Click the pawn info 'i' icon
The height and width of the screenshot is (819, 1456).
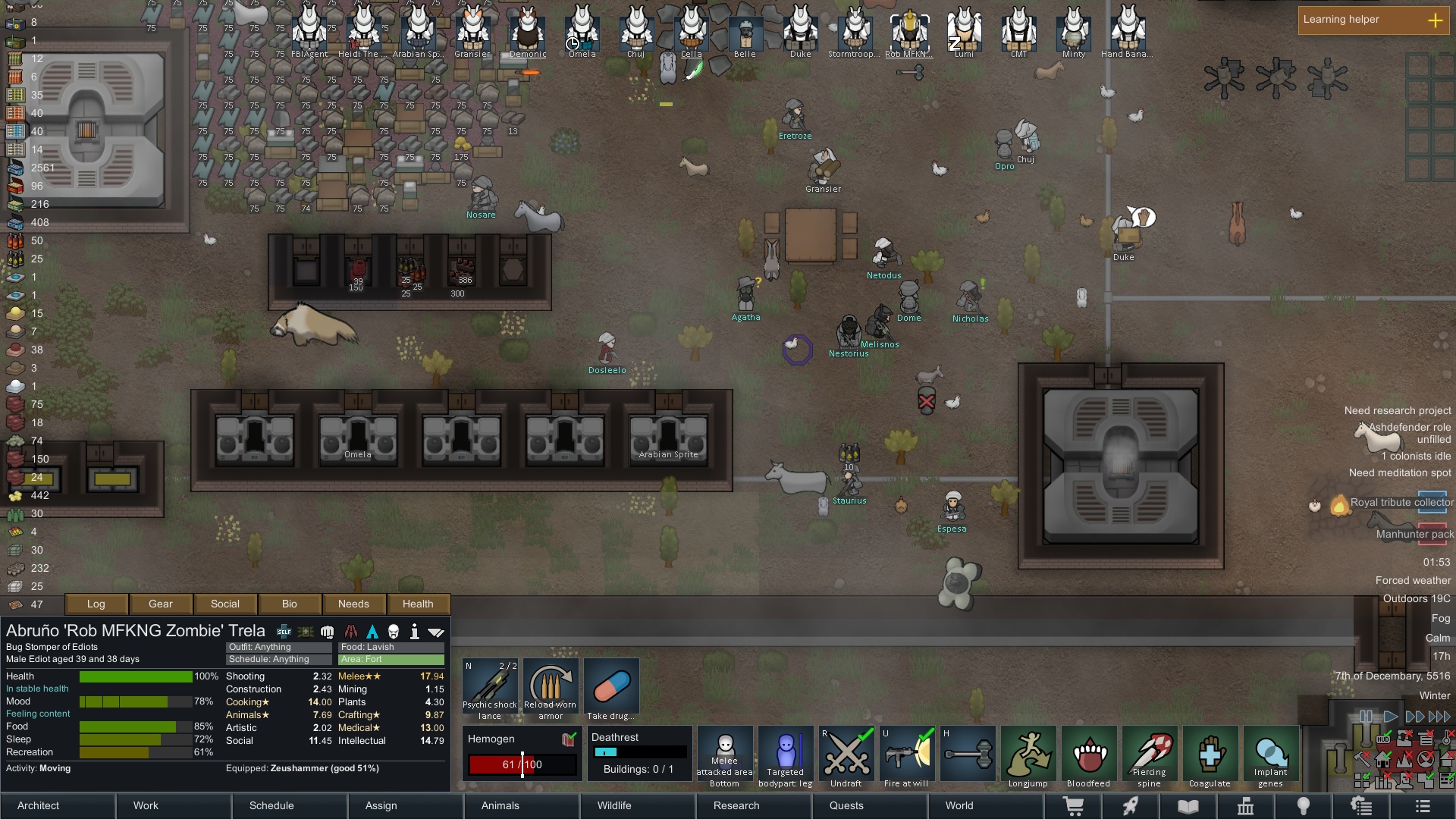pyautogui.click(x=415, y=630)
